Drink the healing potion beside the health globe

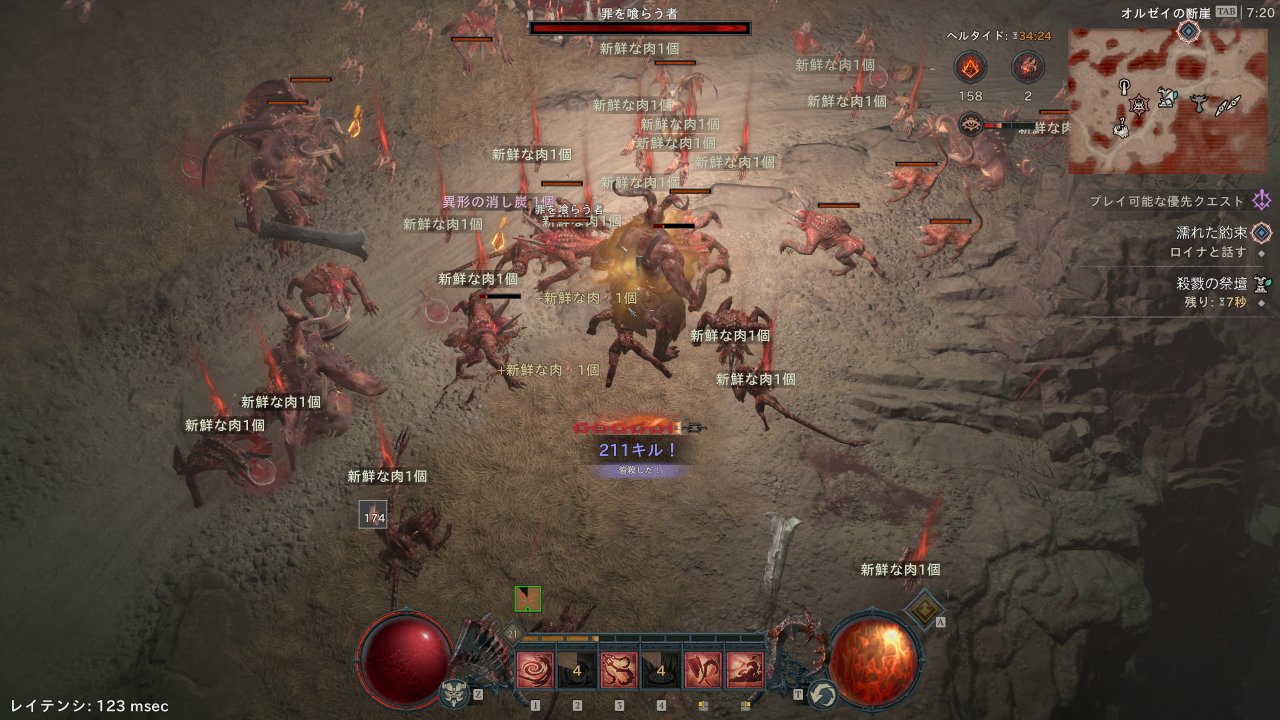click(x=453, y=693)
